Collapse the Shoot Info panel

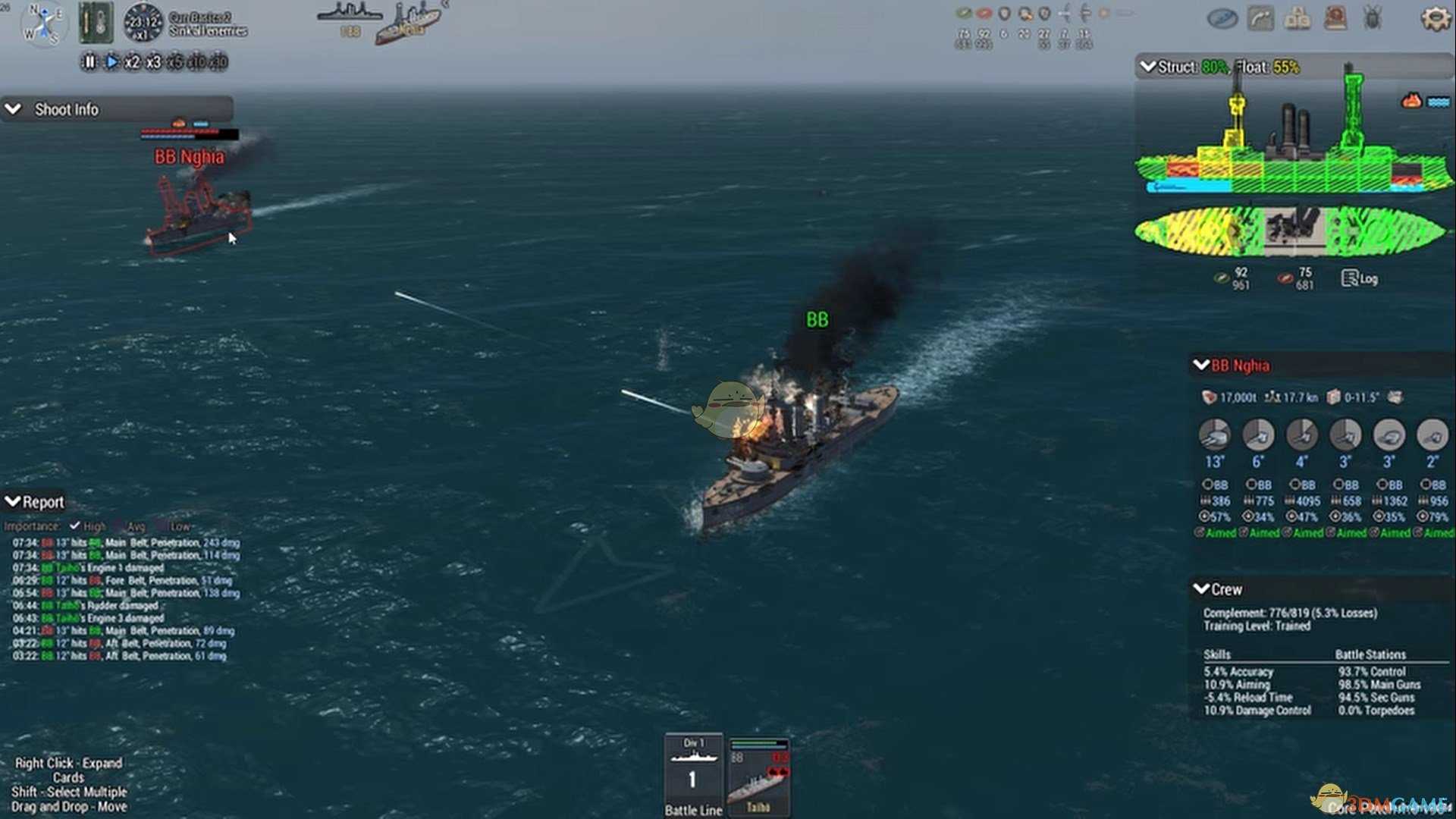pos(13,109)
